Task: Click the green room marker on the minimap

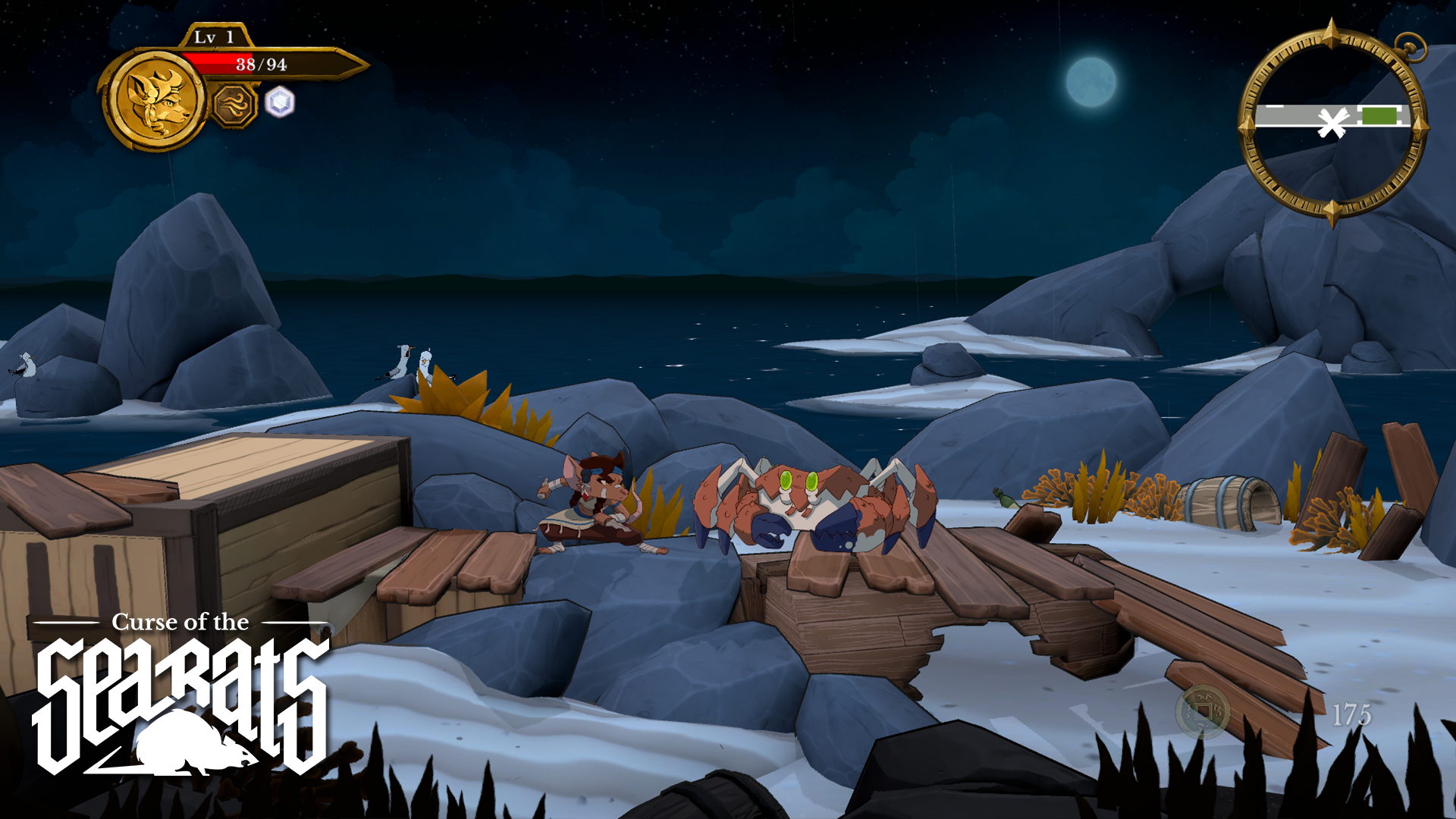Action: [1382, 115]
